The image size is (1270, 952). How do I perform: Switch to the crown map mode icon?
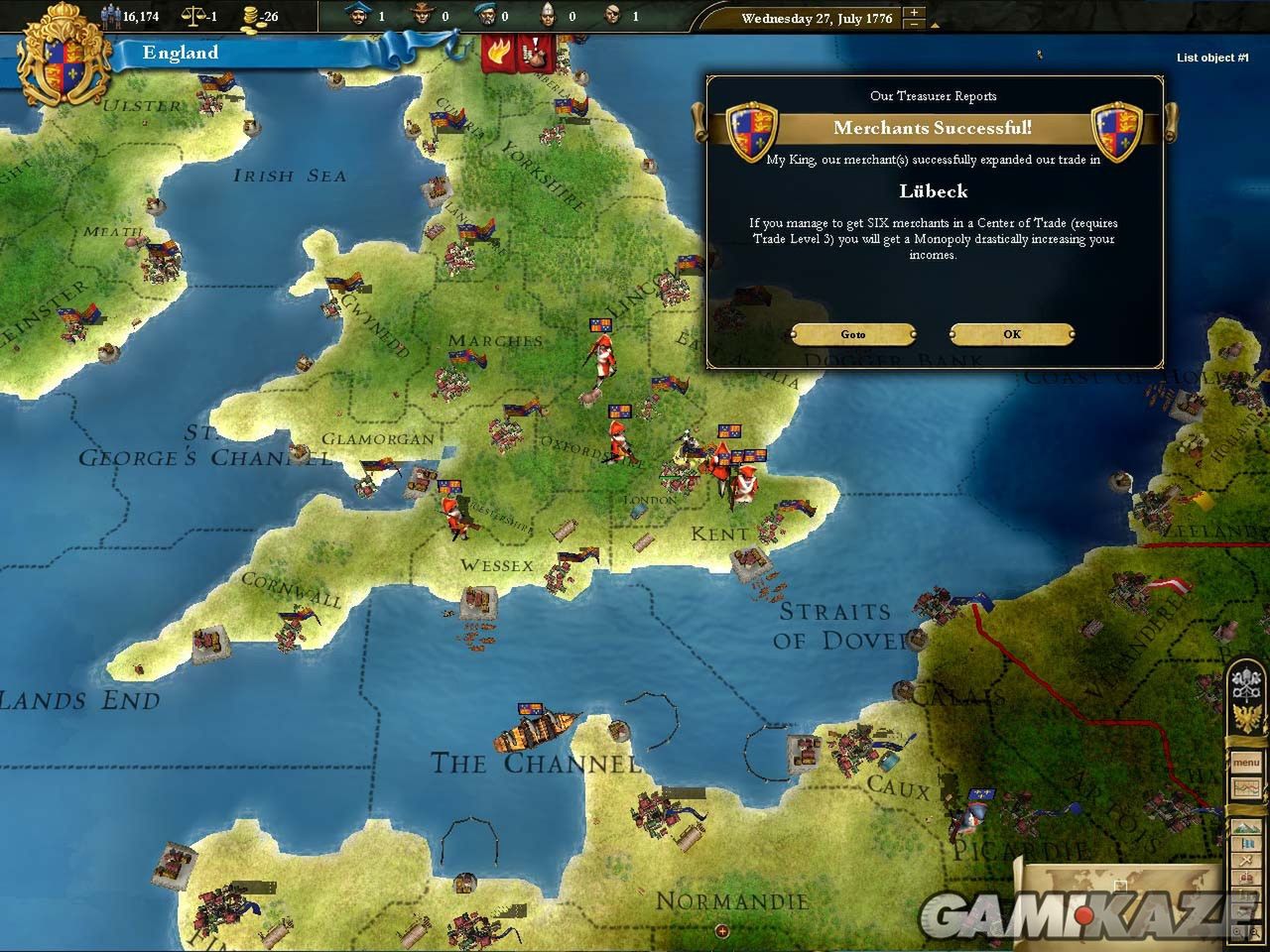tap(1246, 879)
